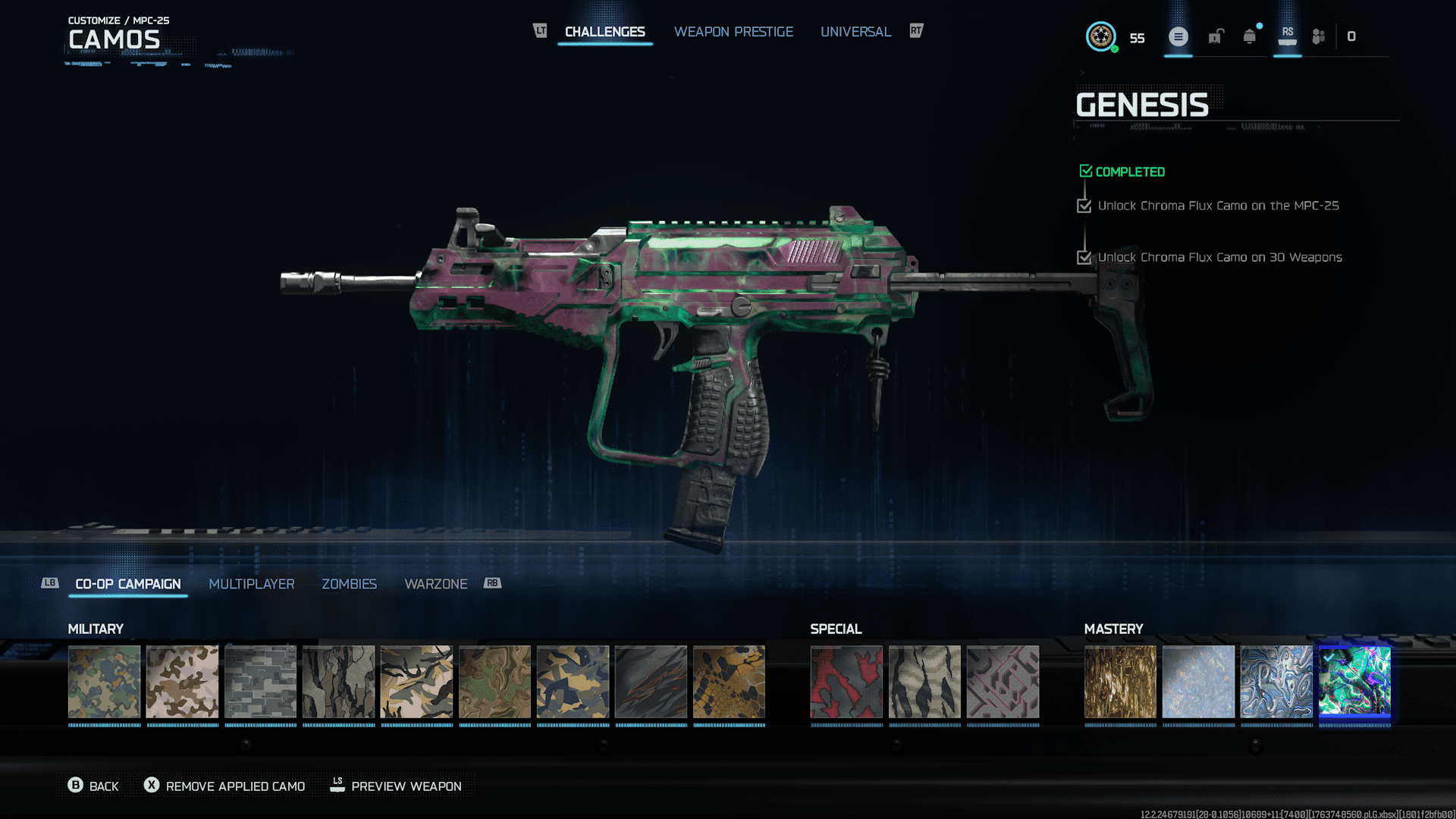1456x819 pixels.
Task: Open the notifications bell icon
Action: click(1250, 36)
